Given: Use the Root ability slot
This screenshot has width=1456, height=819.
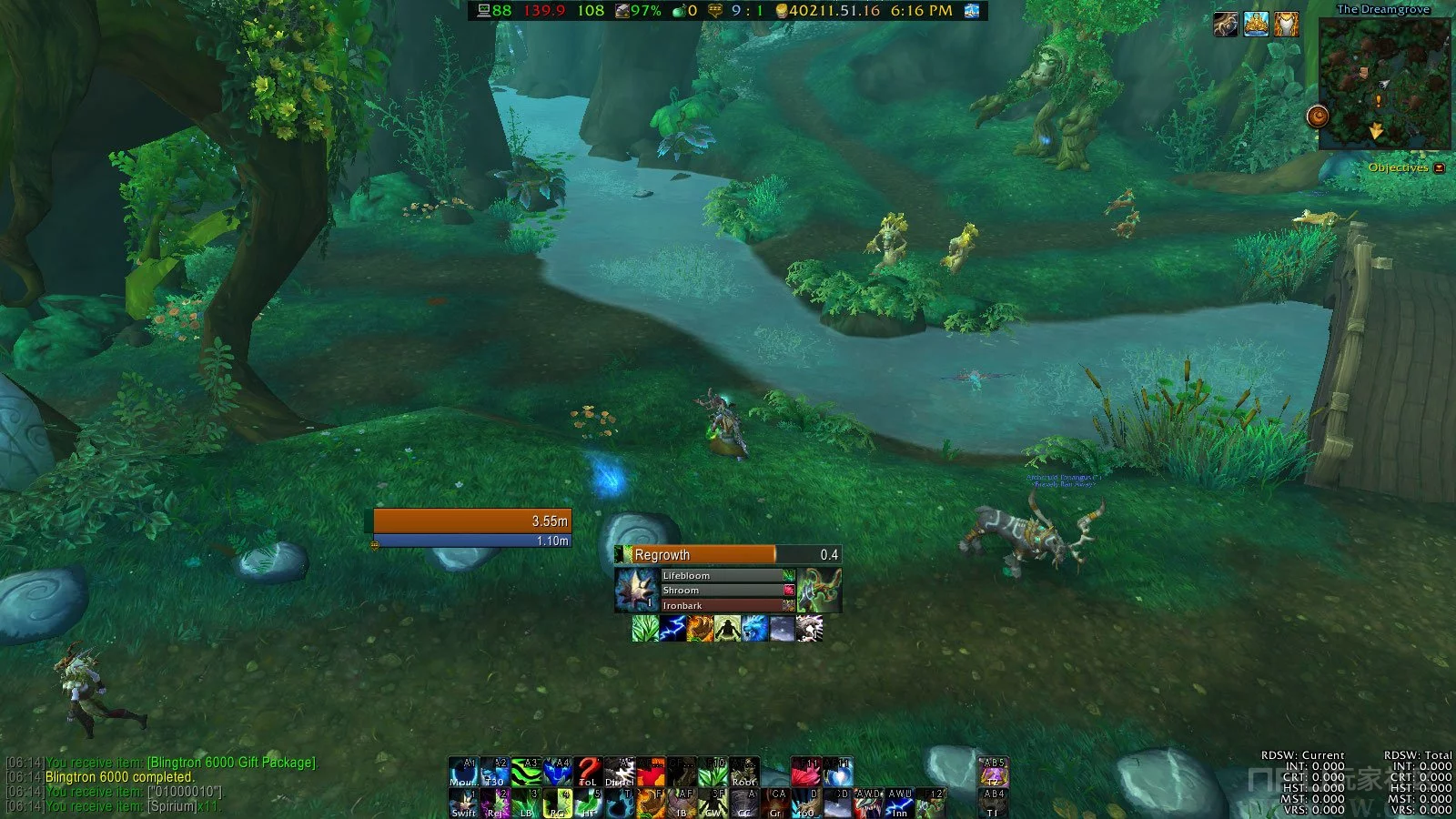Looking at the screenshot, I should click(x=743, y=772).
